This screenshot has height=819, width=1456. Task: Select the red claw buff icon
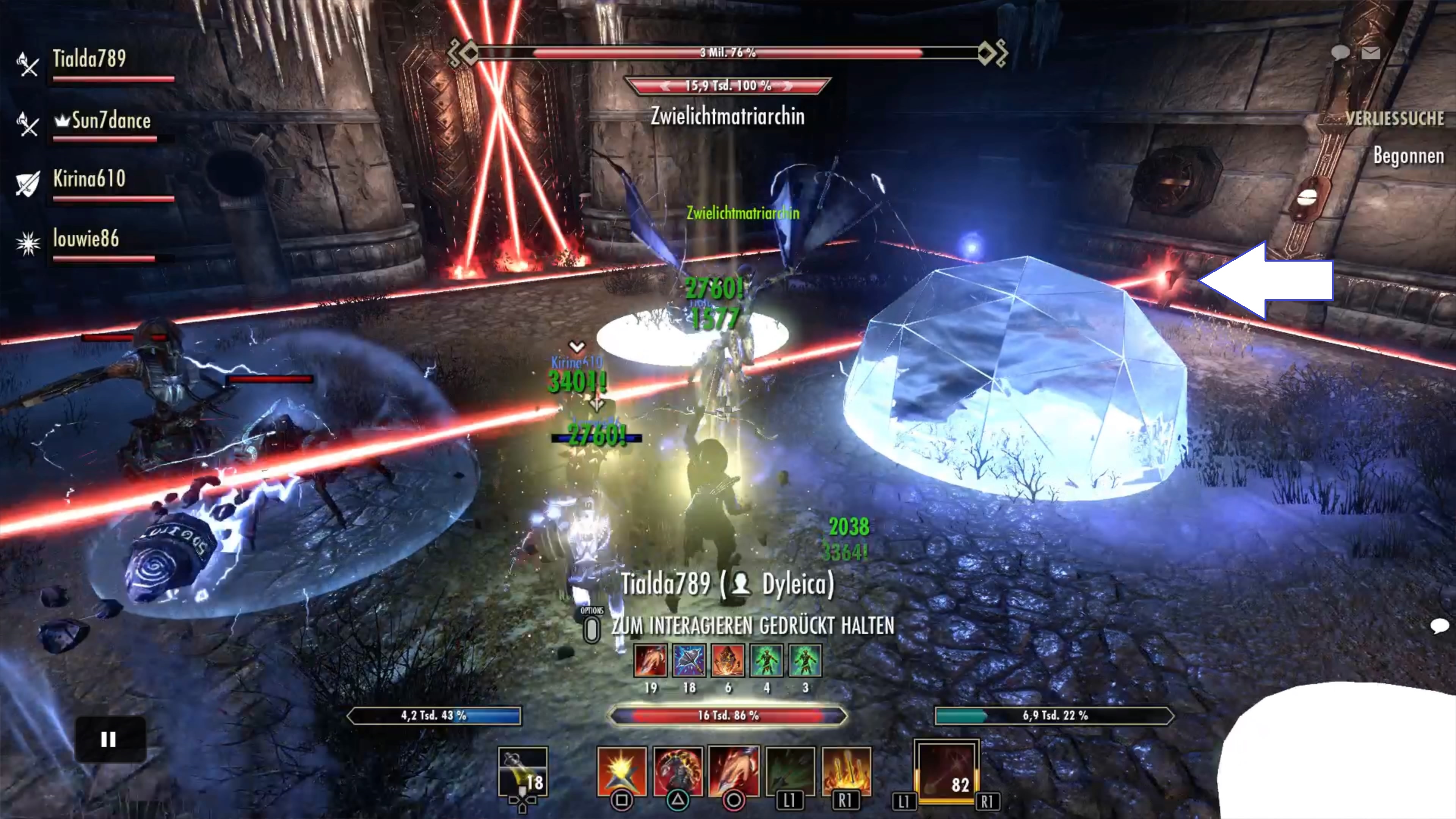(651, 660)
